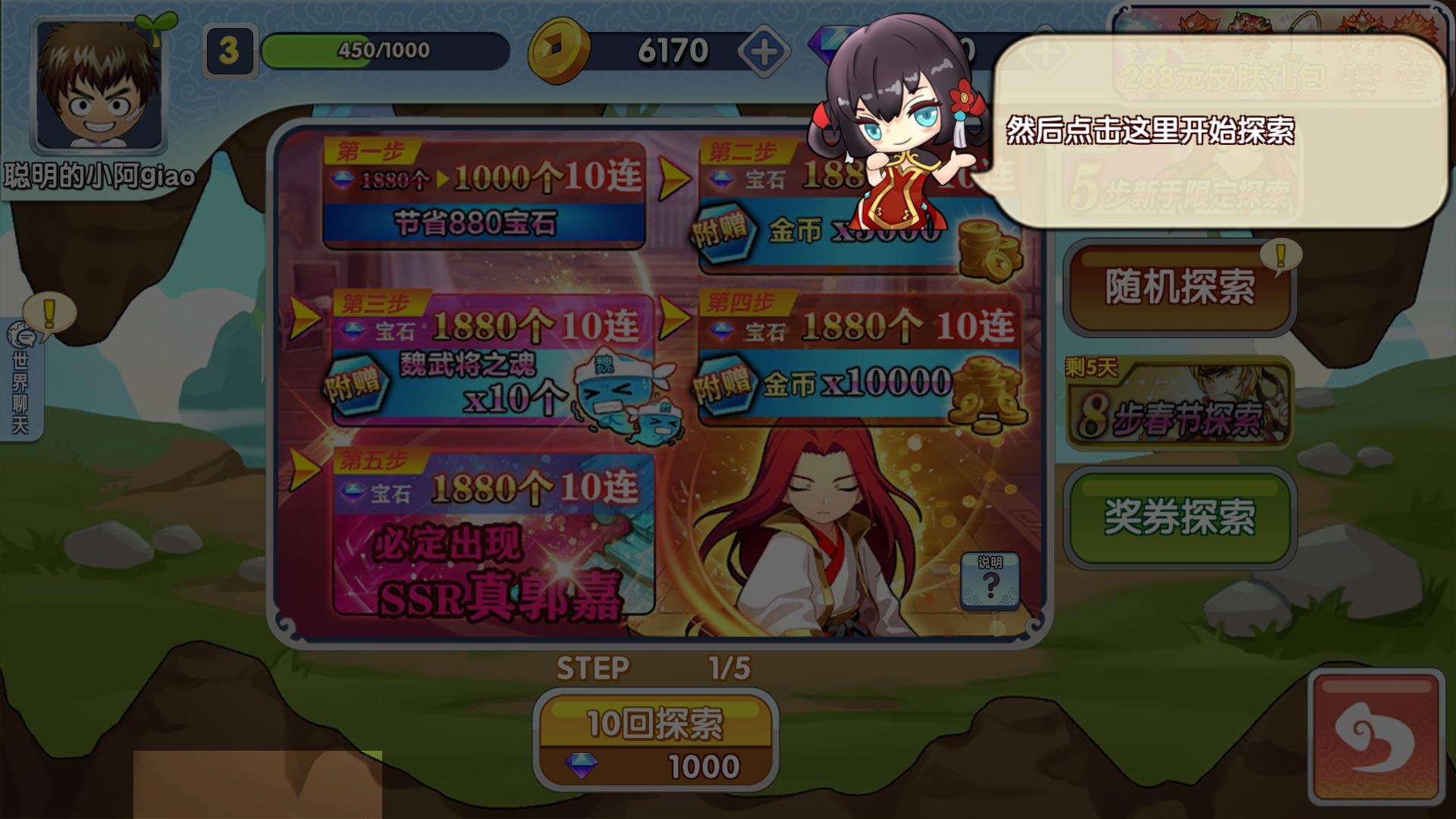Click the coin icon showing 6170
This screenshot has height=819, width=1456.
point(558,50)
